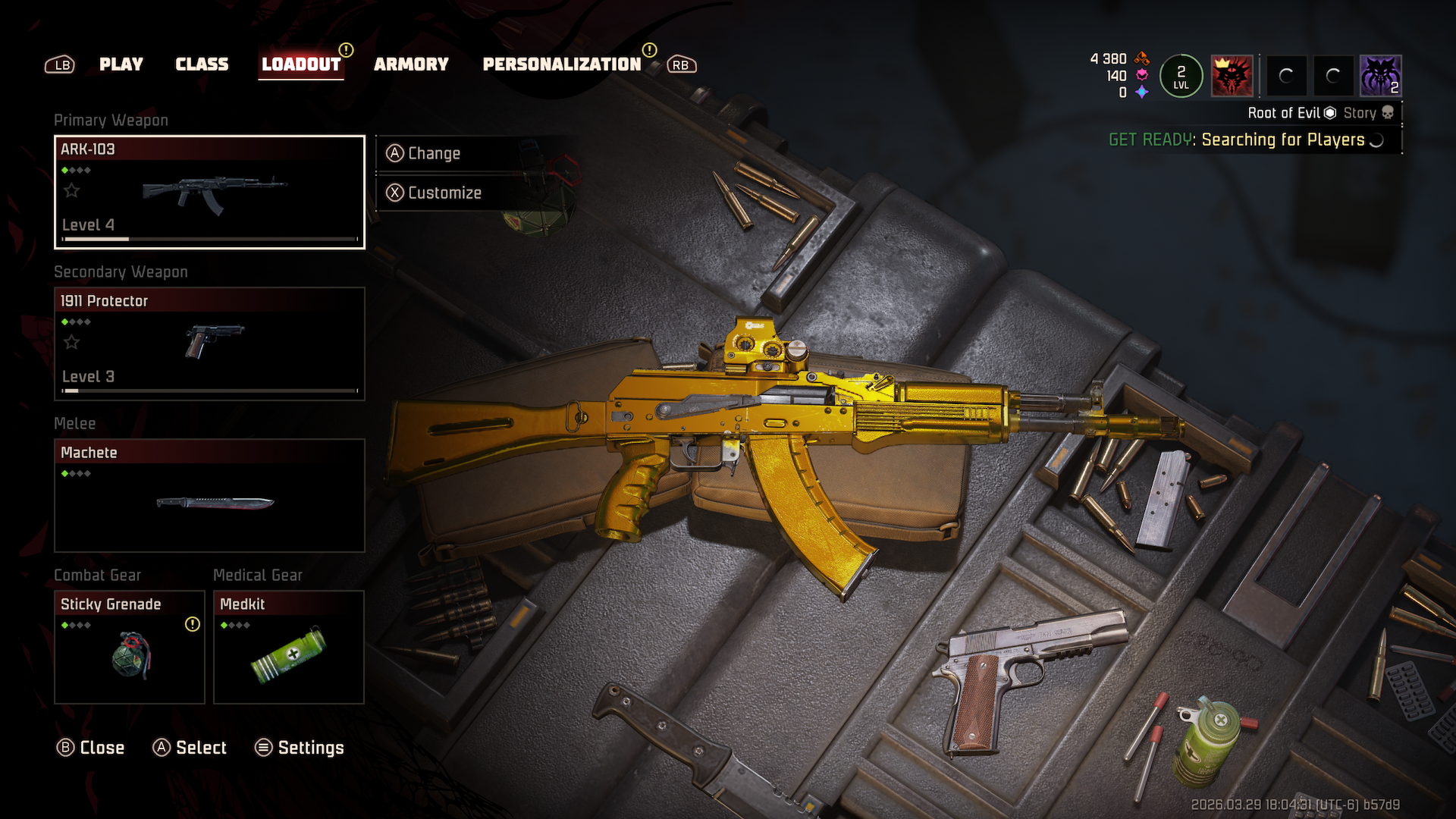Open the PERSONALIZATION tab
The height and width of the screenshot is (819, 1456).
(x=562, y=64)
